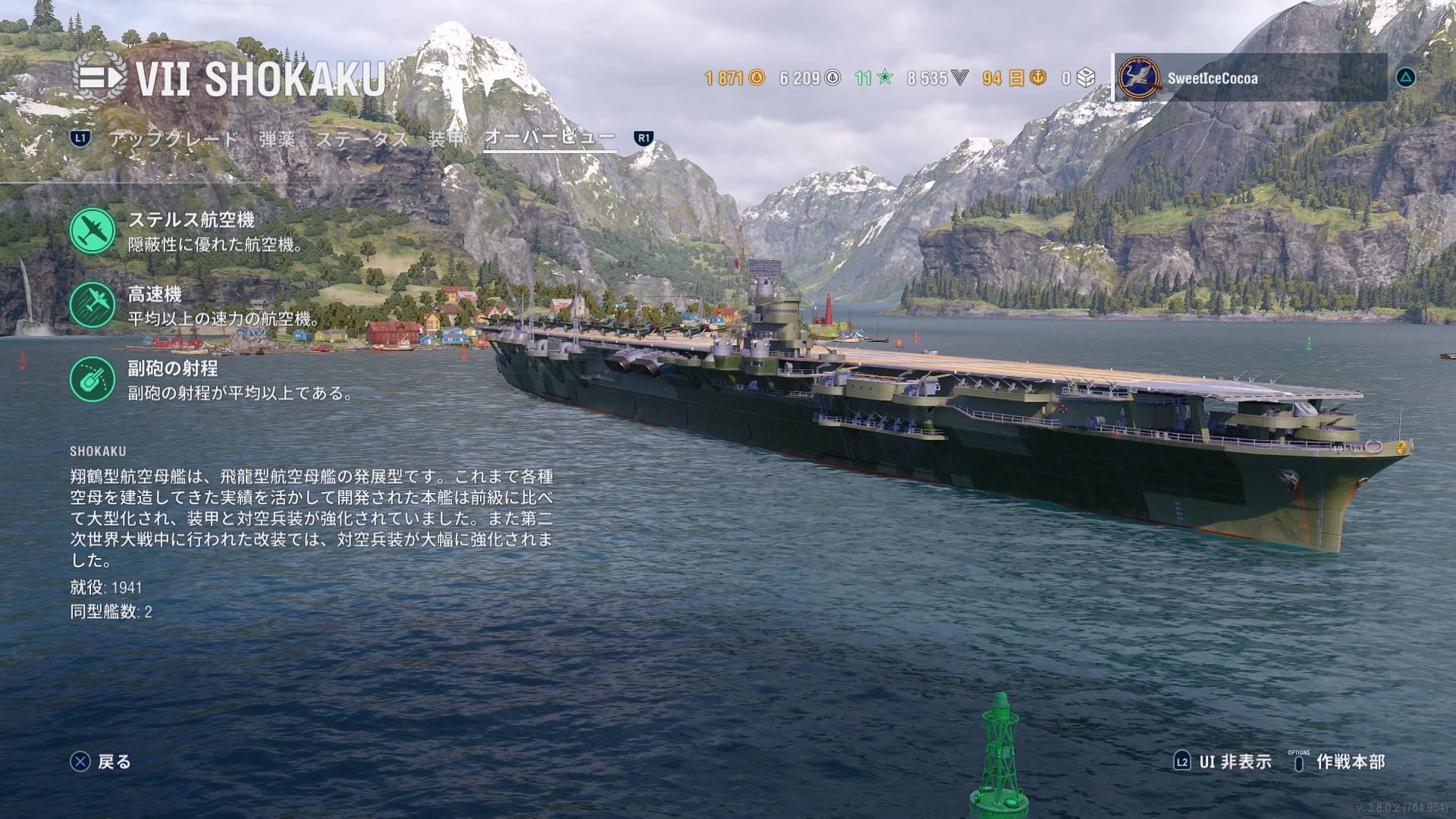Hide the interface with UI 非表示
The width and height of the screenshot is (1456, 819).
[x=1222, y=761]
